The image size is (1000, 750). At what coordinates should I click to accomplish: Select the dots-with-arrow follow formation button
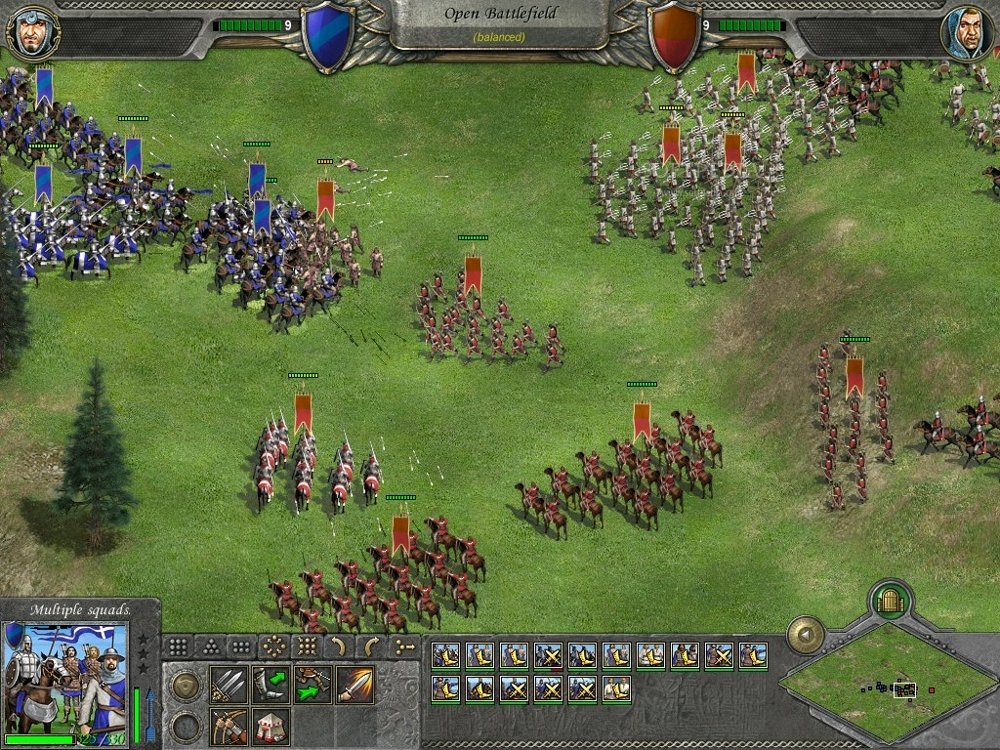point(404,647)
